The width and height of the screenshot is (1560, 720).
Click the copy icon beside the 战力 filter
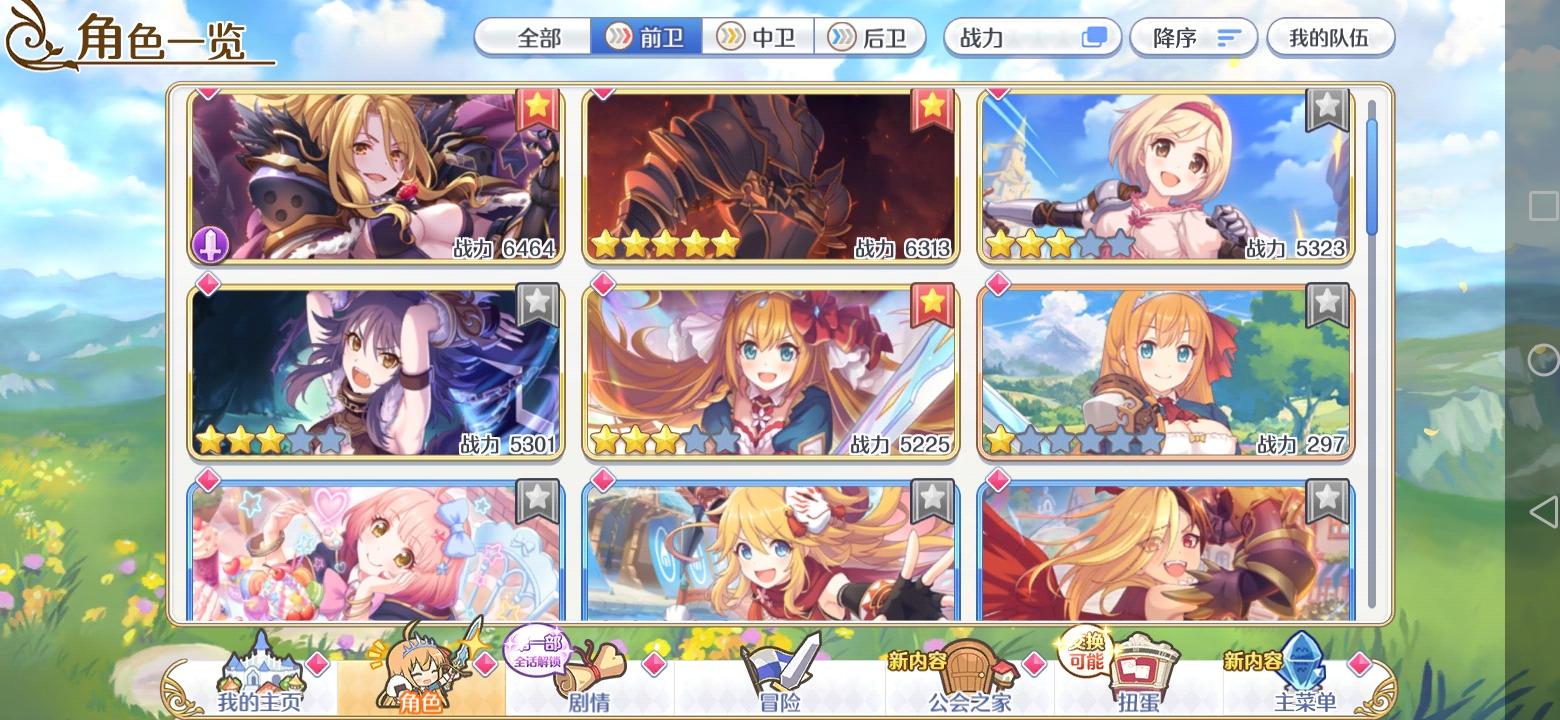tap(1096, 37)
